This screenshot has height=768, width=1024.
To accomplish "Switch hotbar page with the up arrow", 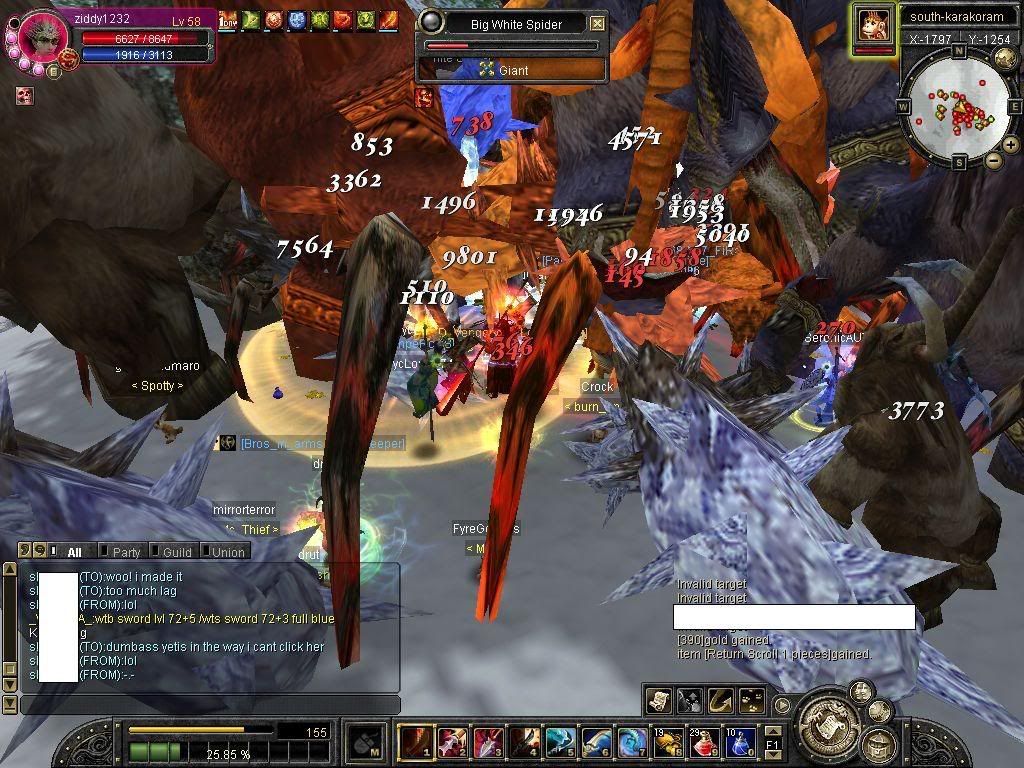I will point(773,731).
